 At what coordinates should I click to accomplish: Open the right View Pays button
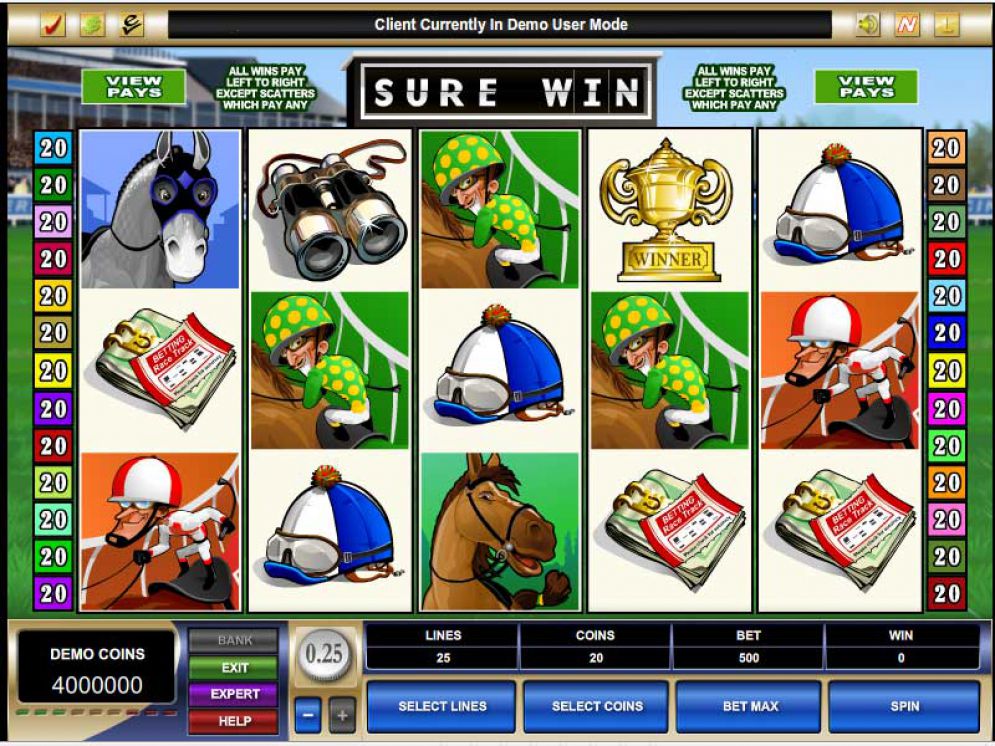[866, 87]
